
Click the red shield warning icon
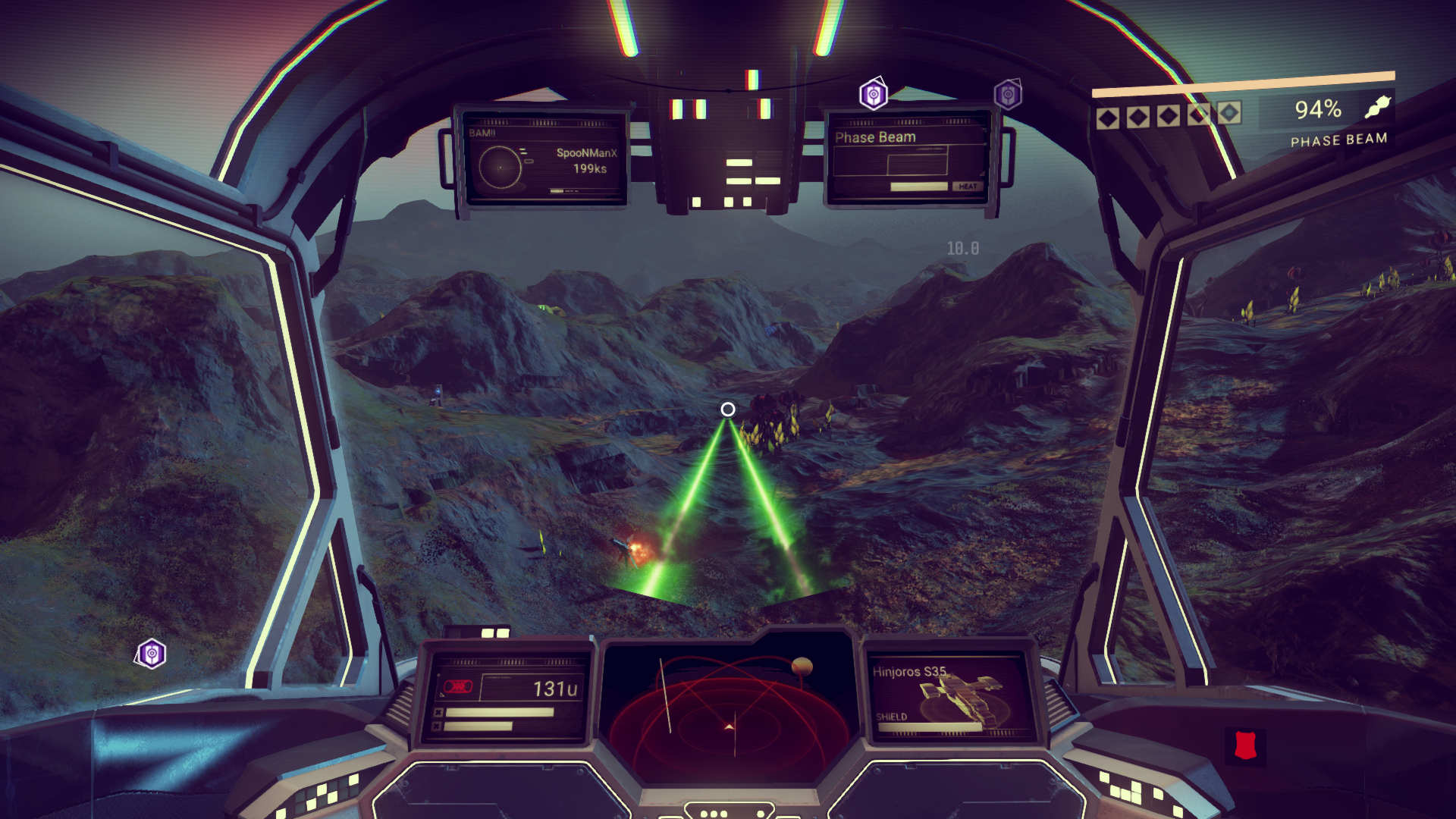(x=1245, y=745)
